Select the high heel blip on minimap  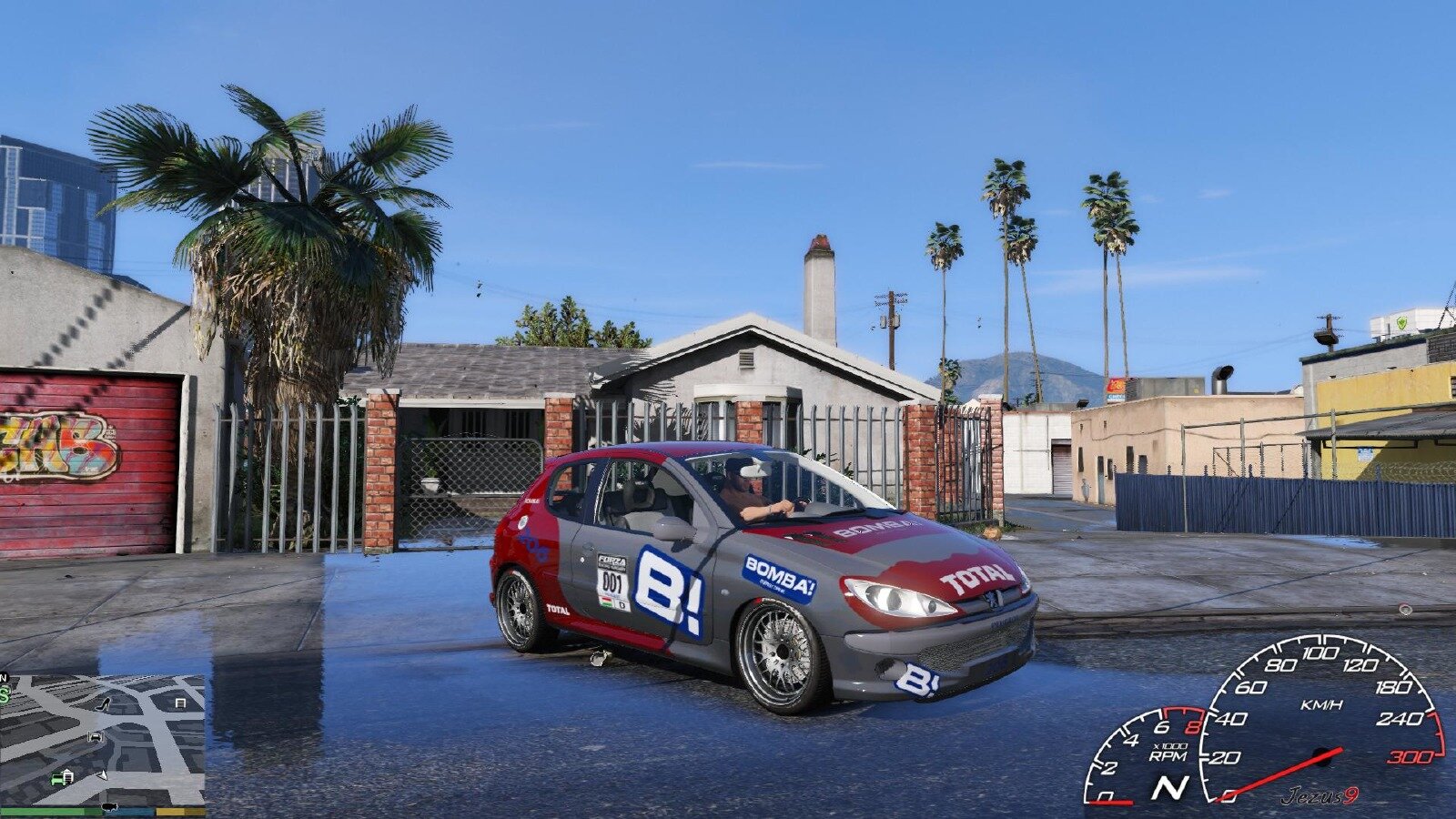point(103,703)
